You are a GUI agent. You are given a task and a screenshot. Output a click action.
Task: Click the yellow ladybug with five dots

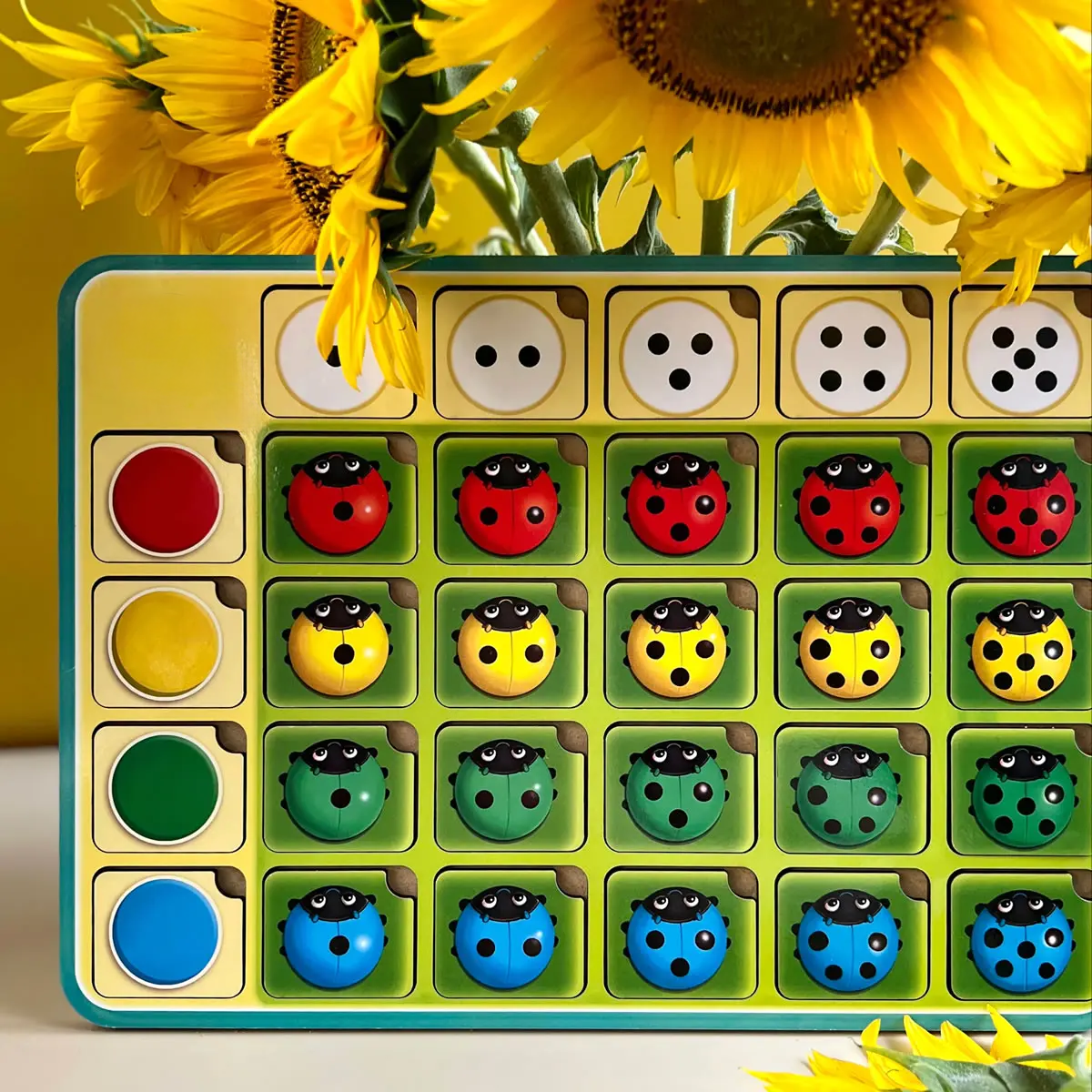(1021, 646)
